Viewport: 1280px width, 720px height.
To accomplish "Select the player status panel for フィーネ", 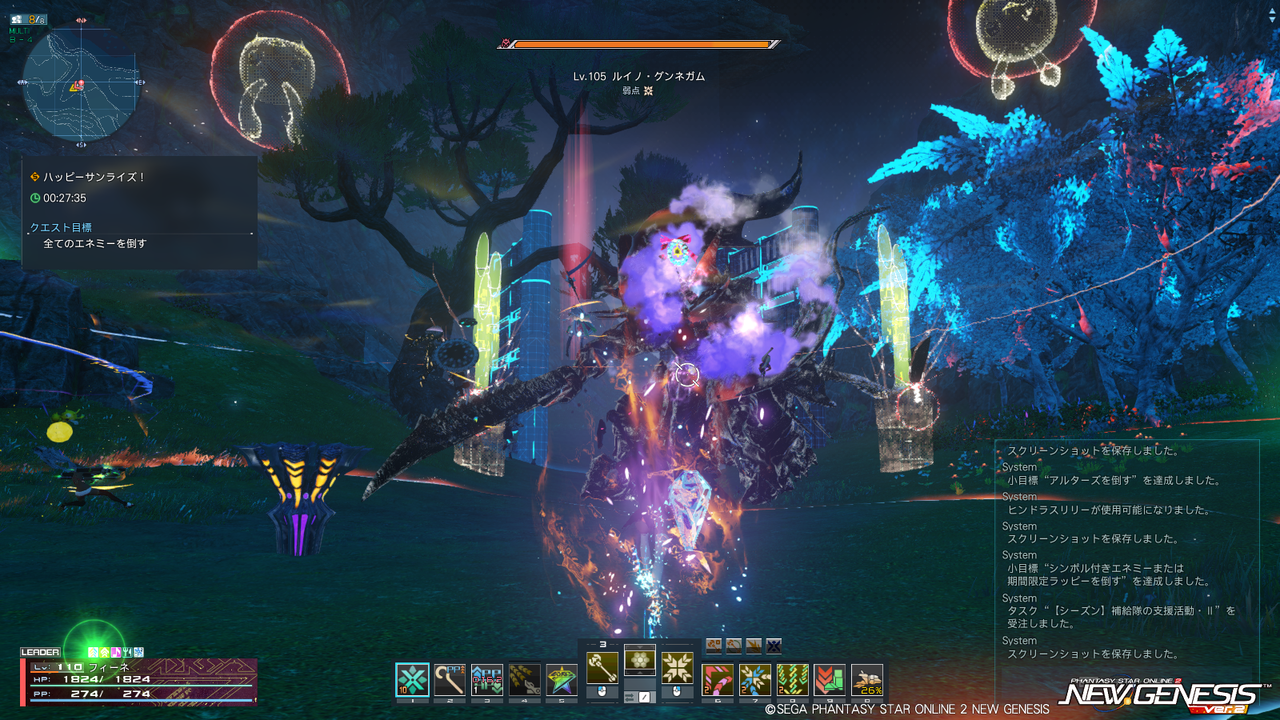I will pyautogui.click(x=138, y=680).
